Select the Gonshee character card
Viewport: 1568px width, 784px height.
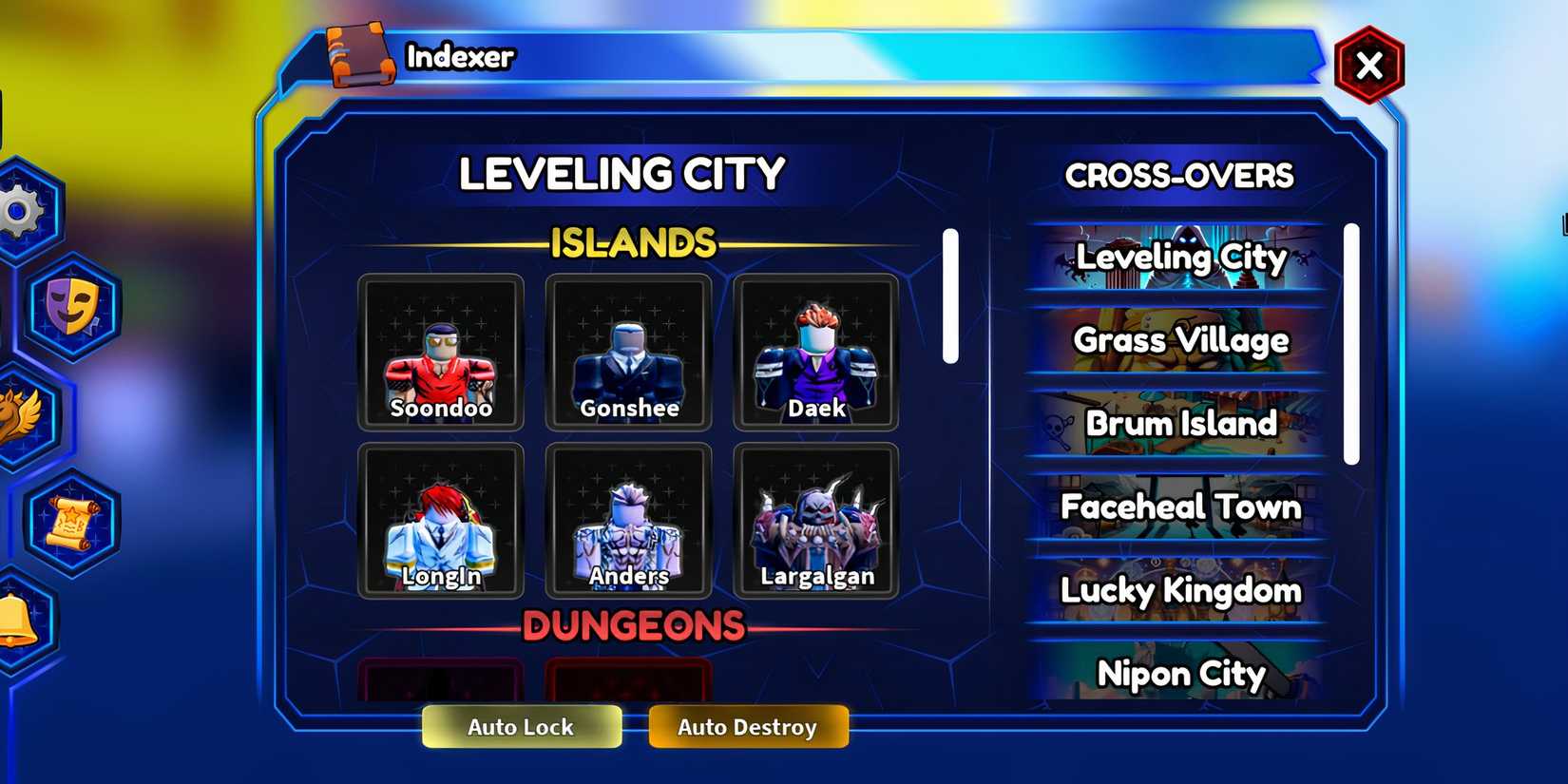tap(628, 352)
